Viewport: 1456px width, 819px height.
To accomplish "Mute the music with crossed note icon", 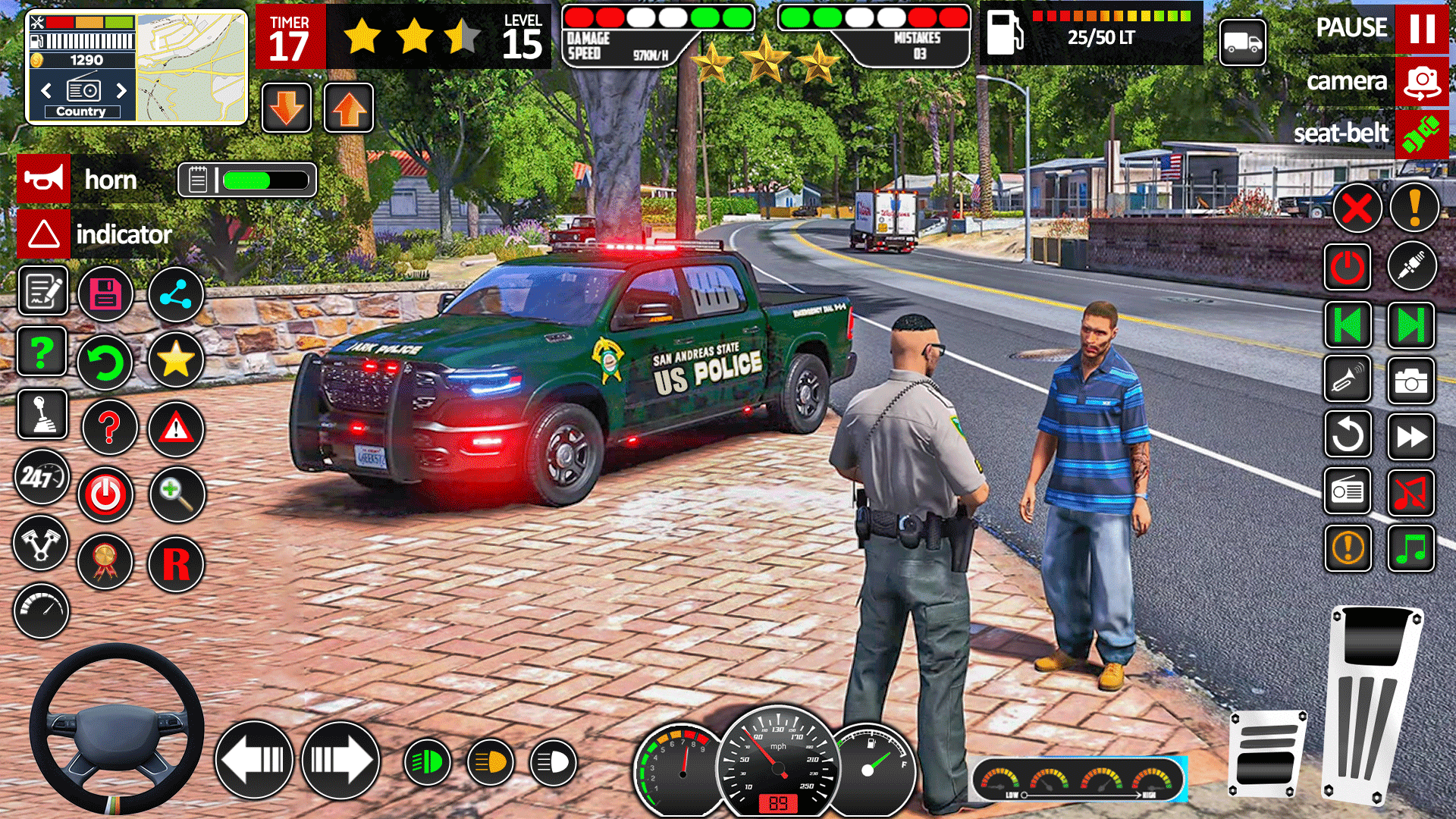I will pyautogui.click(x=1411, y=492).
